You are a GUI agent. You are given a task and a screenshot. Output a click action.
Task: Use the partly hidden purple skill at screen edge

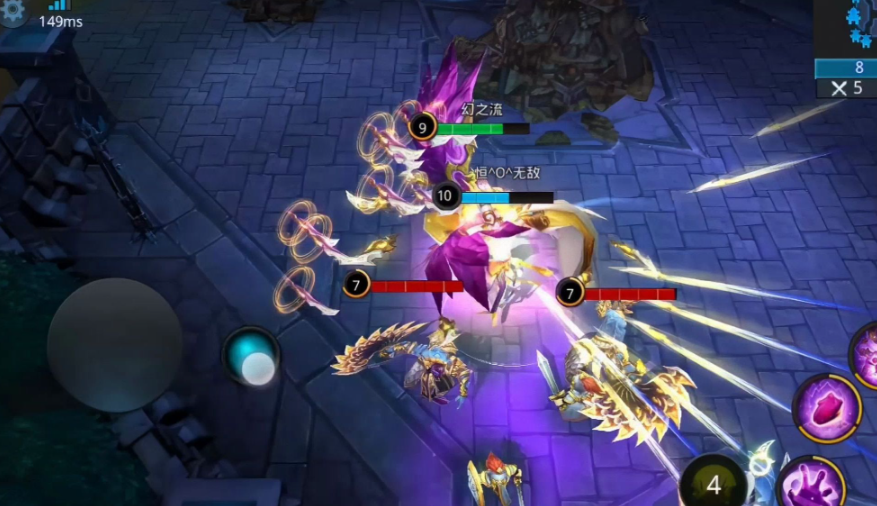[x=866, y=351]
